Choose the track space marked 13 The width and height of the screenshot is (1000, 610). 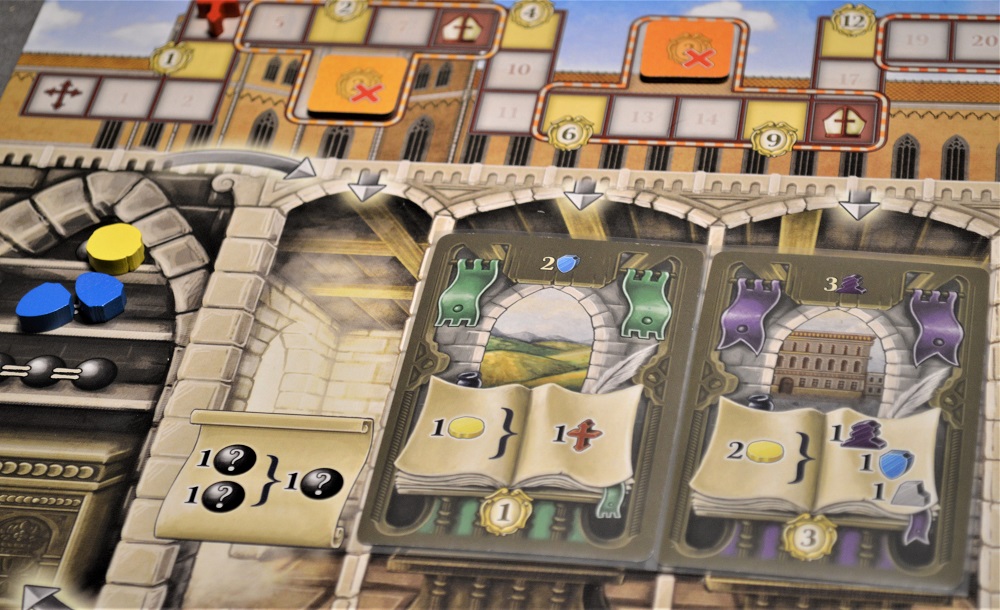pyautogui.click(x=641, y=117)
